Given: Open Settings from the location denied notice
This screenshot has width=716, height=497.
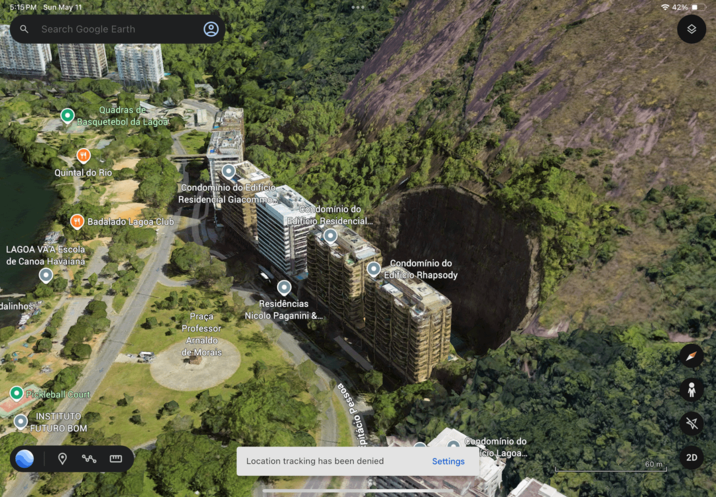Looking at the screenshot, I should (x=448, y=461).
